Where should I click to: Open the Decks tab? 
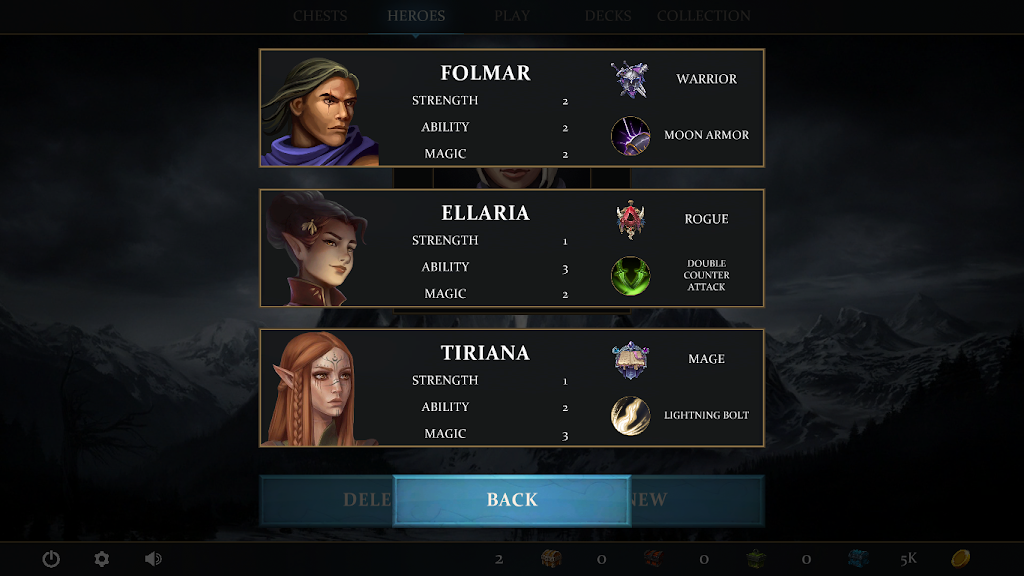608,16
